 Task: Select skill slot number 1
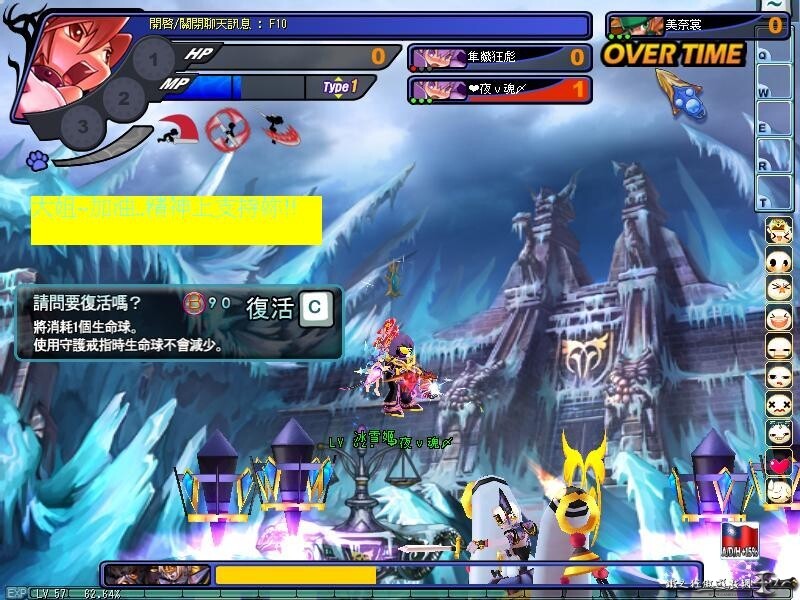pos(153,60)
